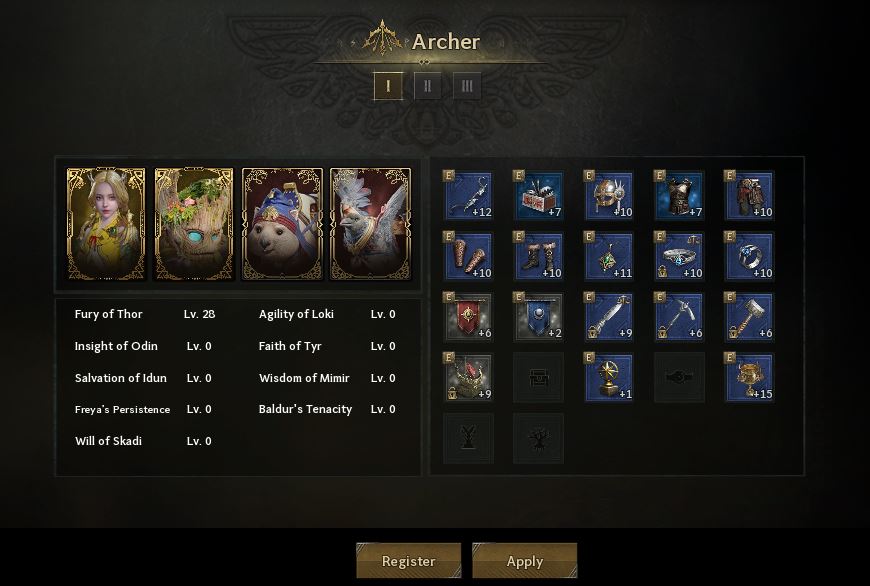The height and width of the screenshot is (586, 870).
Task: Inspect the +7 chest armor slot
Action: (x=679, y=196)
